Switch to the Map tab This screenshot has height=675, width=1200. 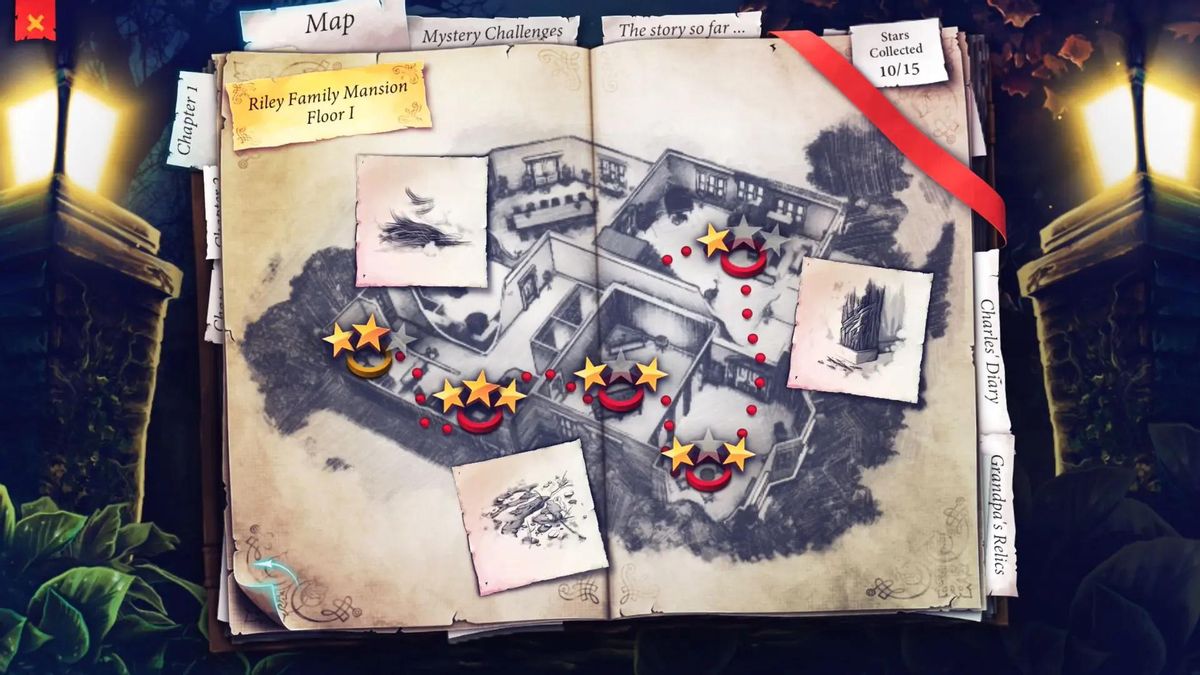tap(328, 24)
